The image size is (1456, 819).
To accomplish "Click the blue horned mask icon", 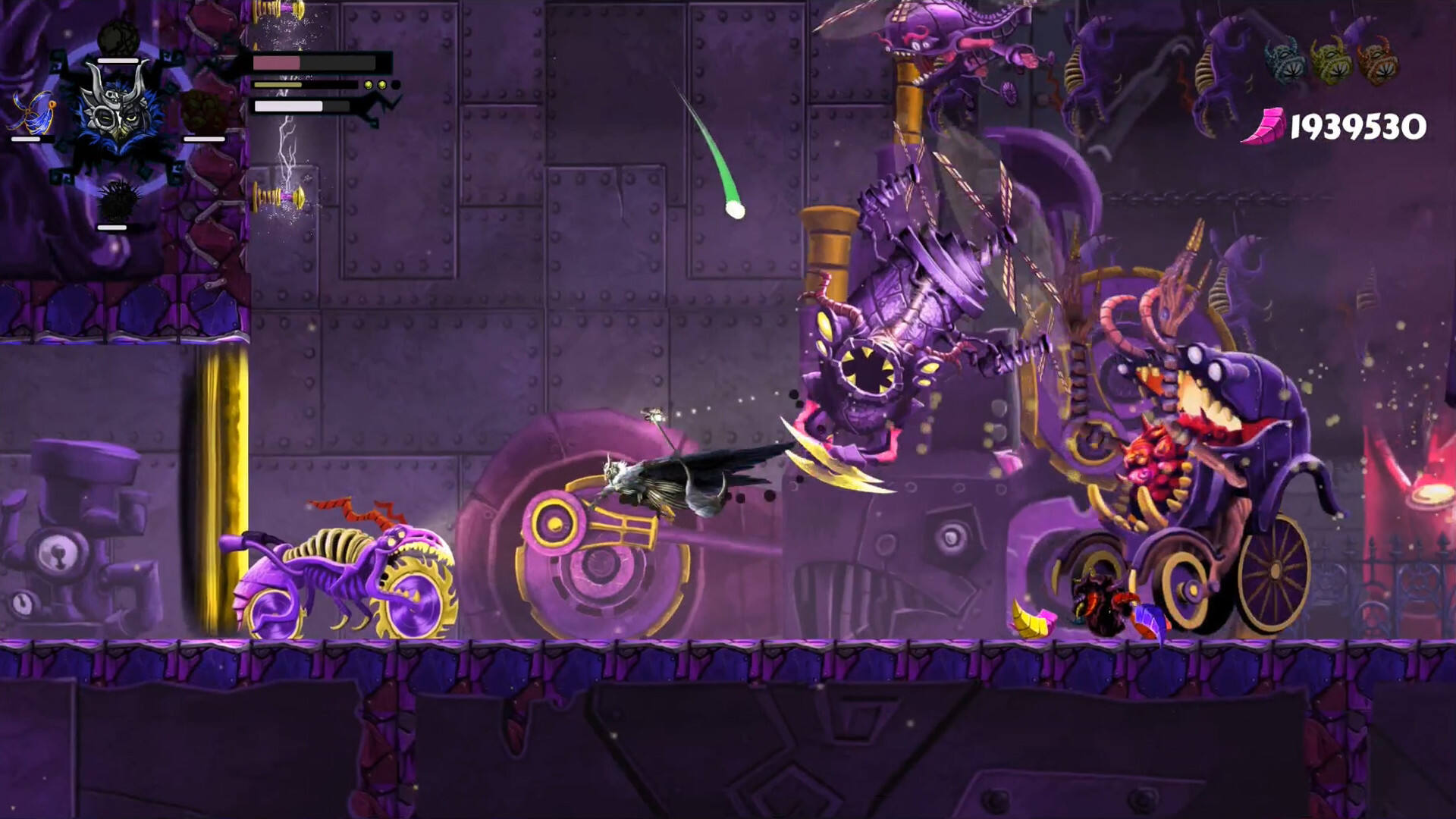I will pos(1284,60).
